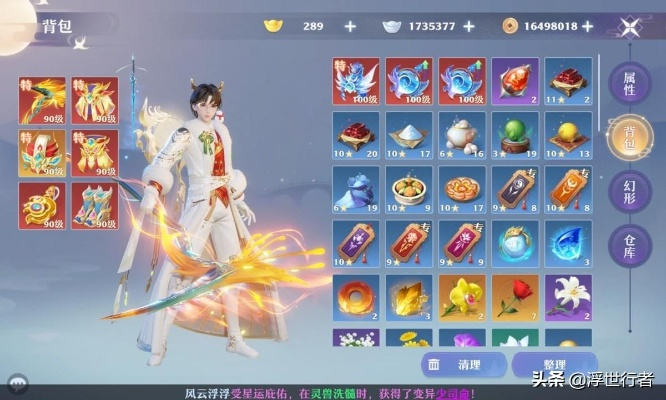Open the 幻形 tab

tap(629, 193)
